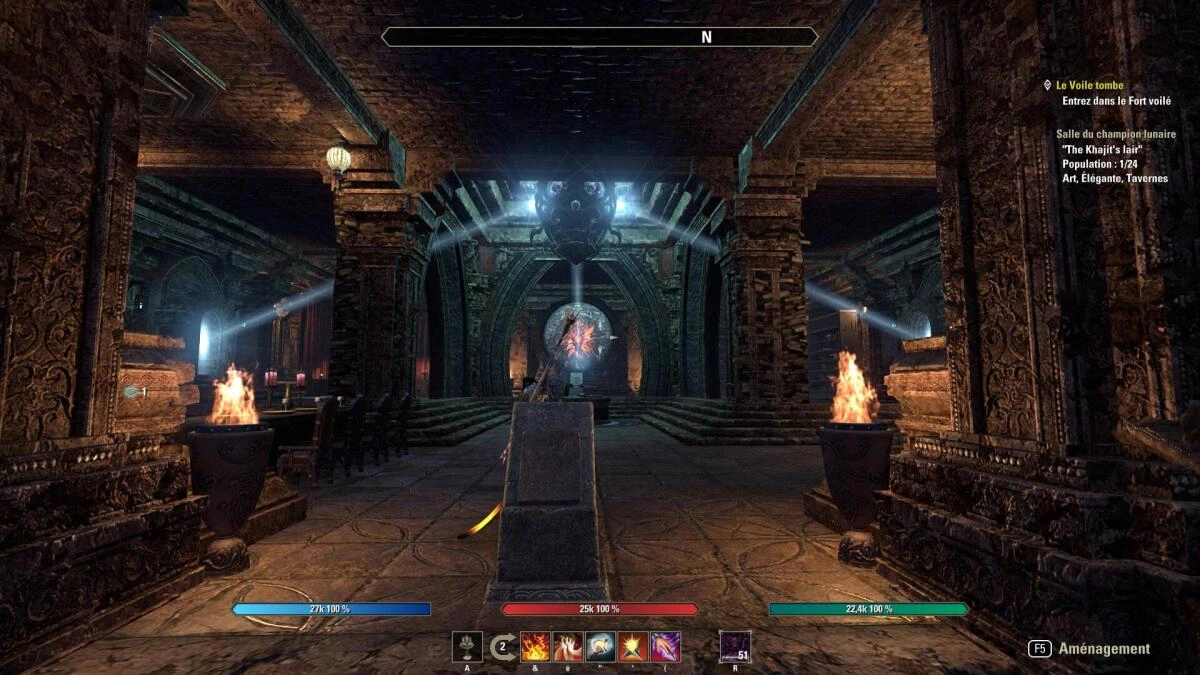Activate the fire flames ability
The width and height of the screenshot is (1200, 675).
tap(536, 647)
